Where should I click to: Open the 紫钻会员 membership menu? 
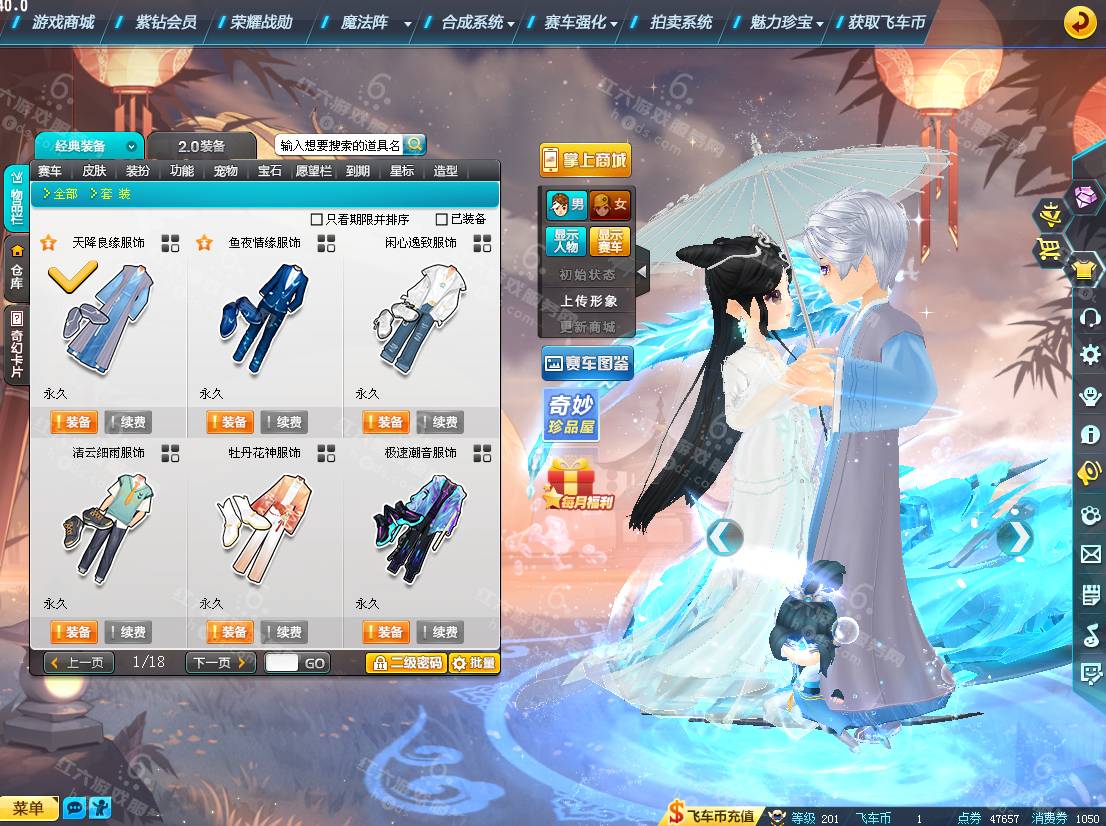click(166, 22)
